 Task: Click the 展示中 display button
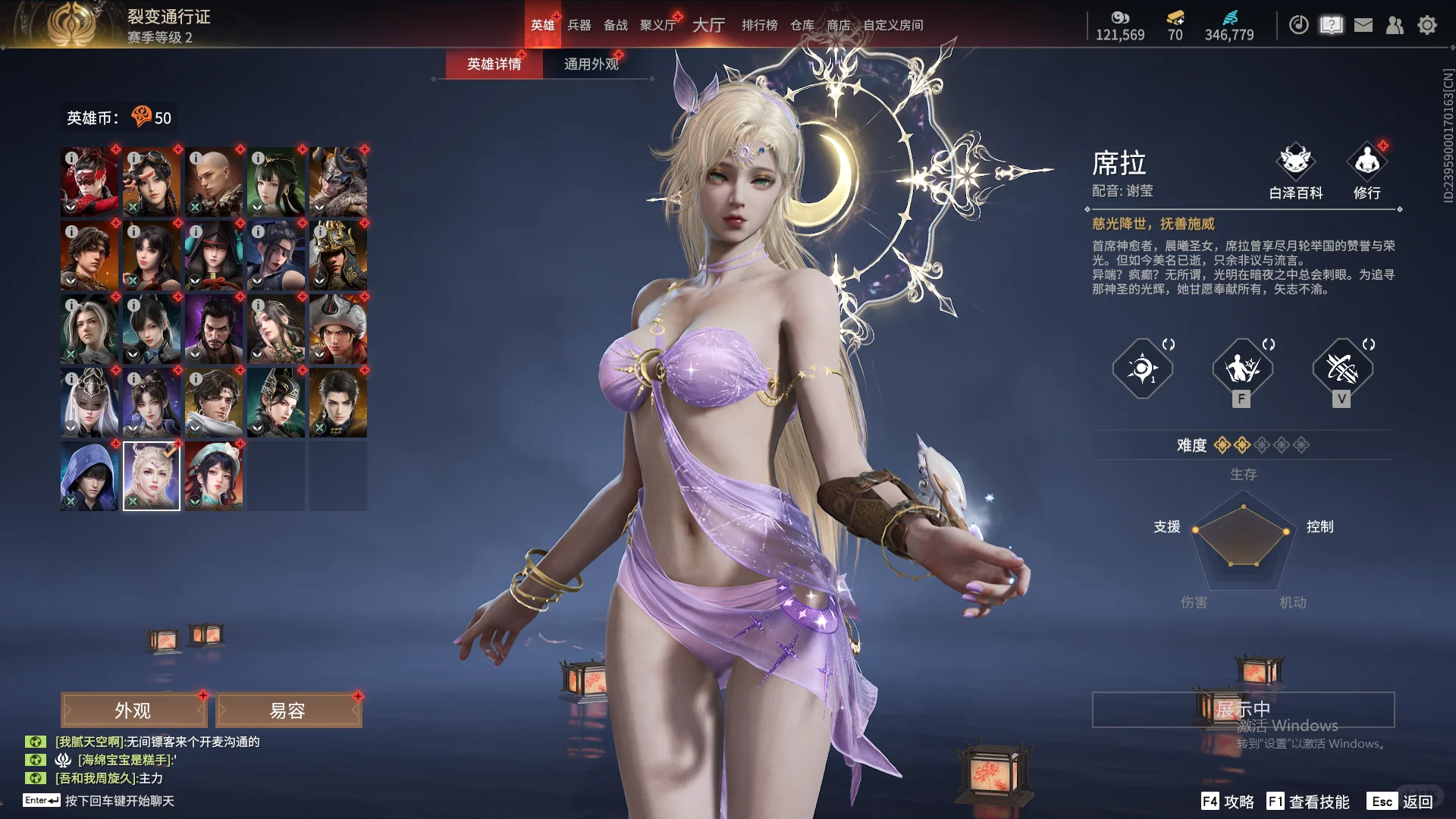[1244, 710]
